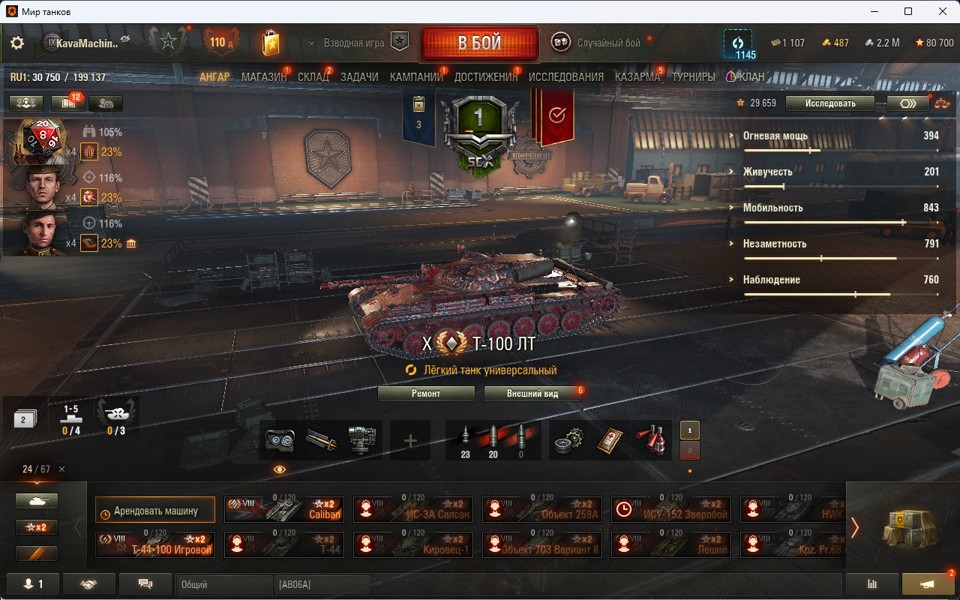Image resolution: width=960 pixels, height=600 pixels.
Task: Click the Ремонт button
Action: [426, 394]
